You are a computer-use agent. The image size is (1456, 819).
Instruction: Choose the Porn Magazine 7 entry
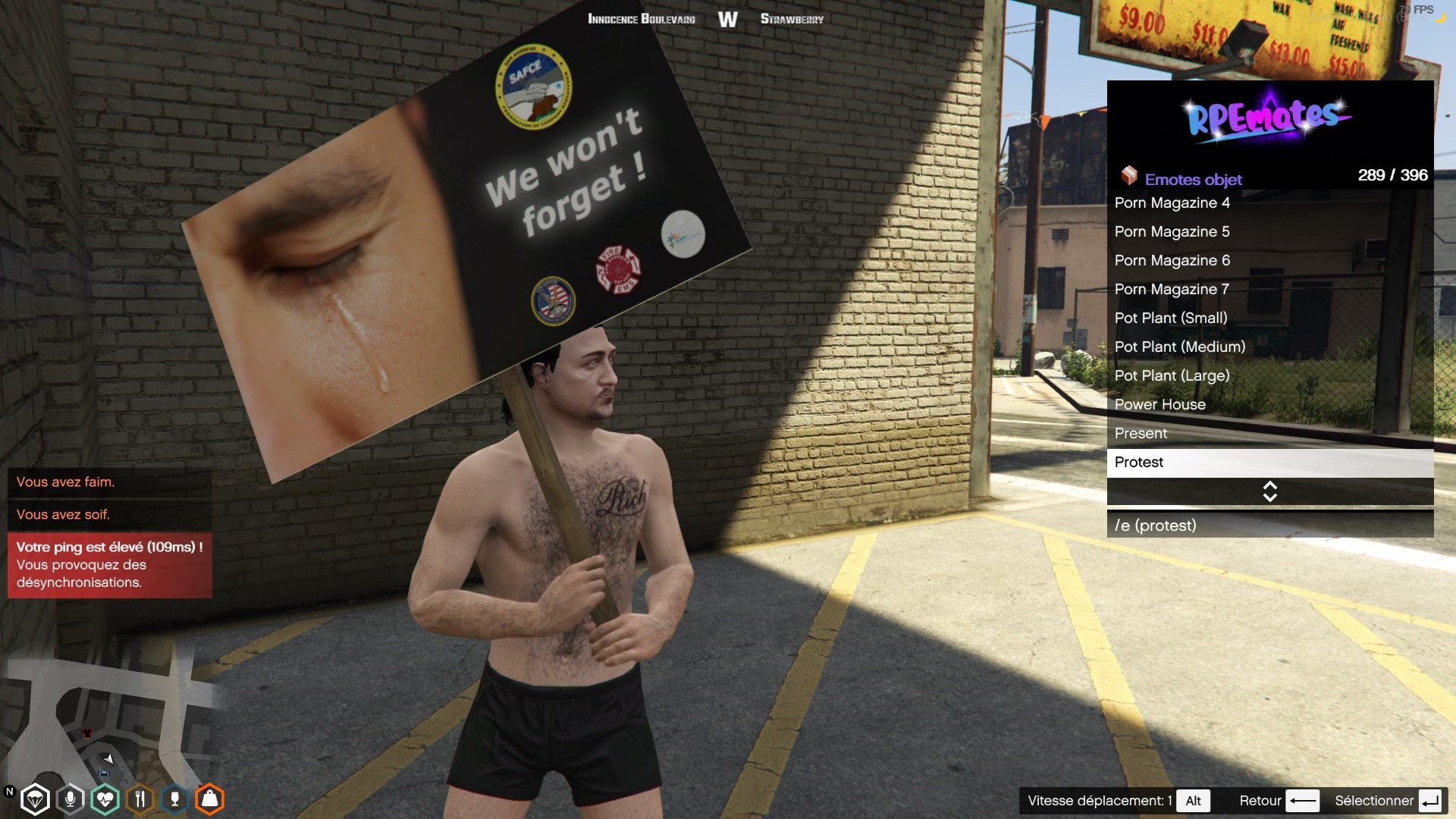(x=1269, y=290)
